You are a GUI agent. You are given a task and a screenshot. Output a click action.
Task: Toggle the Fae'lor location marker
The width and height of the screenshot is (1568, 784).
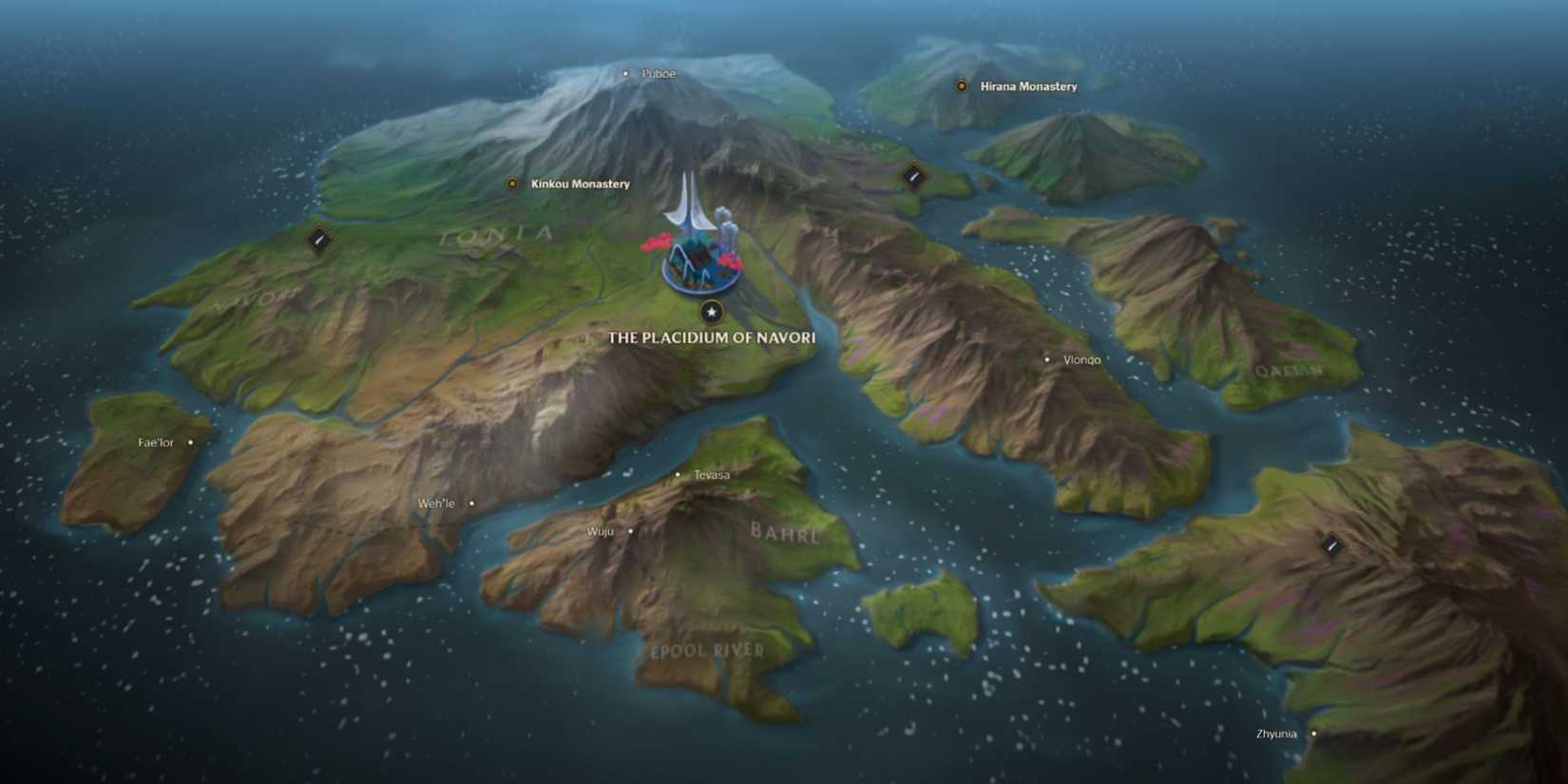coord(191,441)
